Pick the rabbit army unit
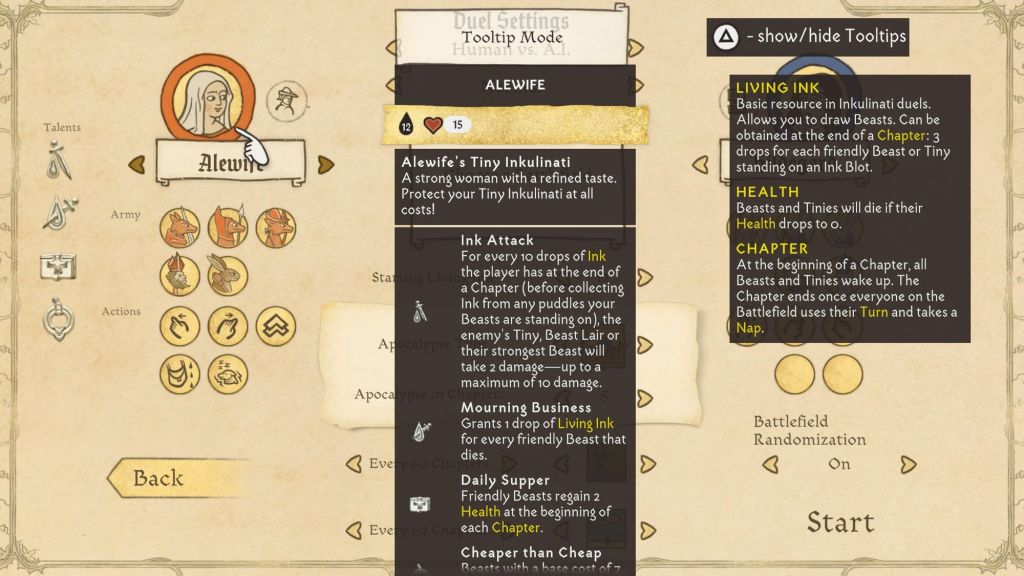This screenshot has width=1024, height=576. pos(228,274)
